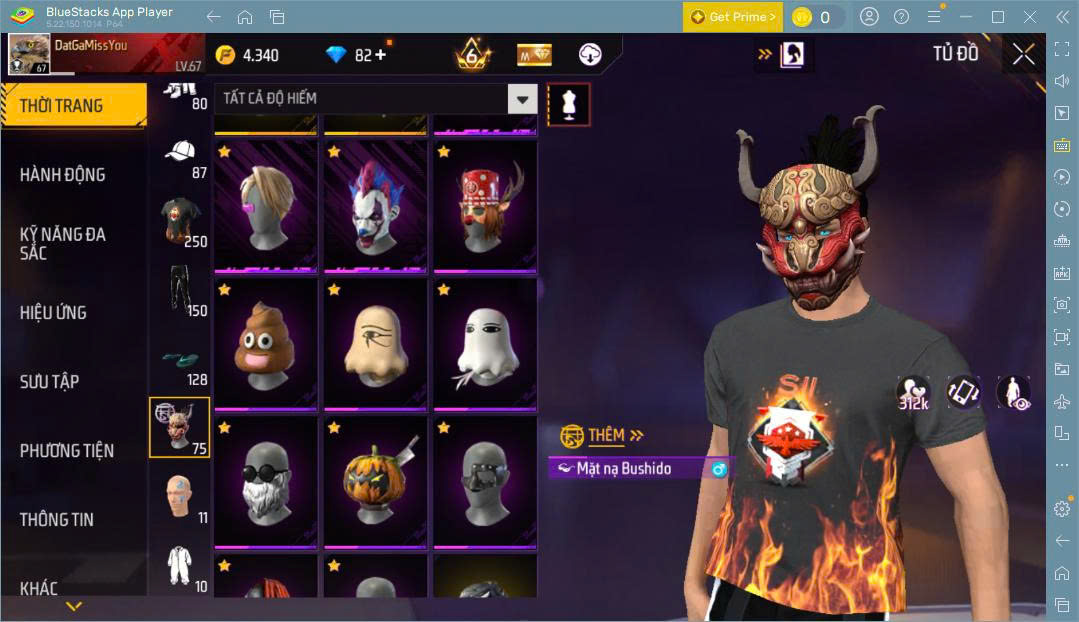The image size is (1079, 622).
Task: Click the BlueStacks Get Prime button
Action: tap(731, 17)
